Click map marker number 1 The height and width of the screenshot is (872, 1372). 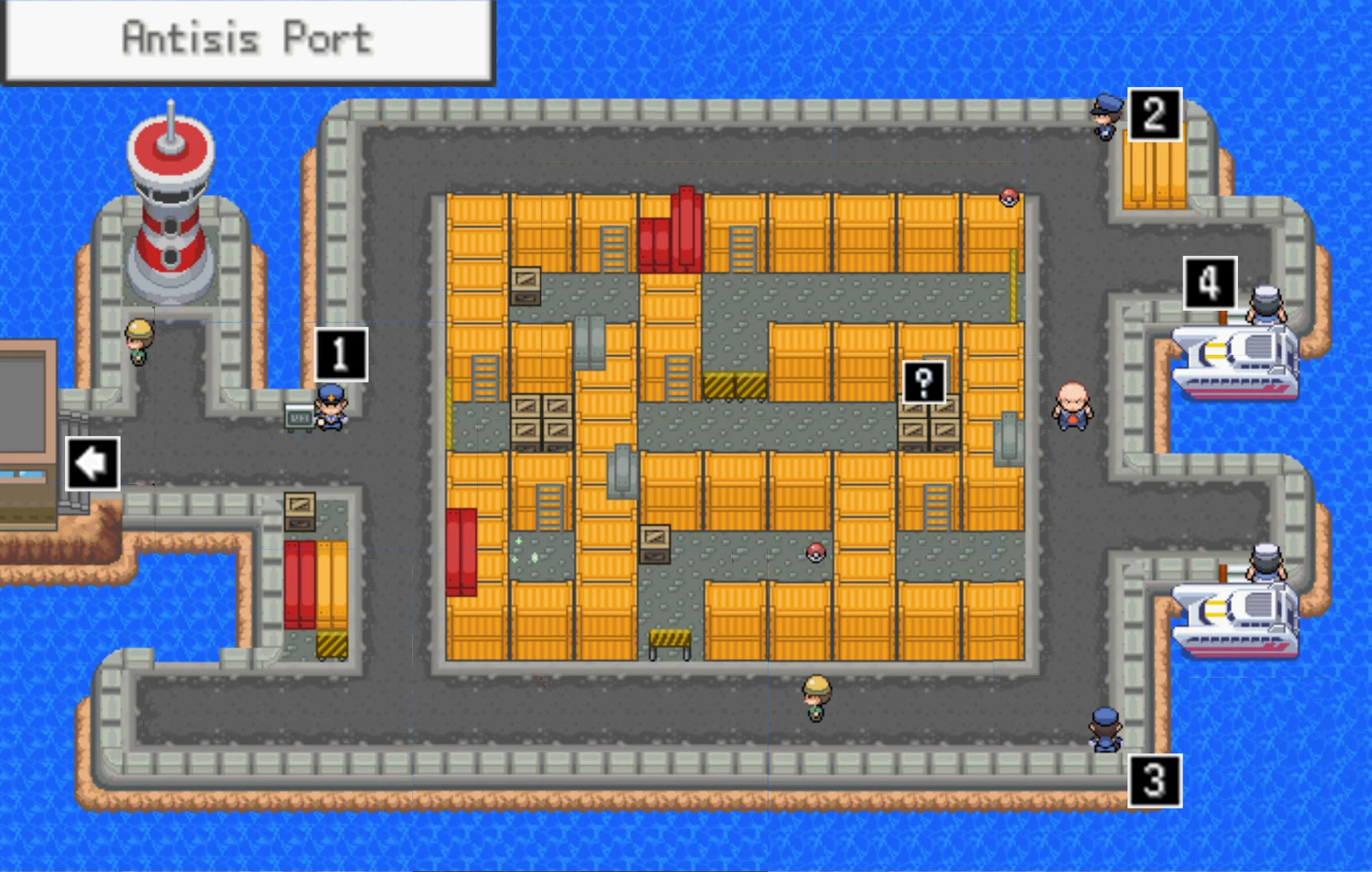pyautogui.click(x=342, y=354)
